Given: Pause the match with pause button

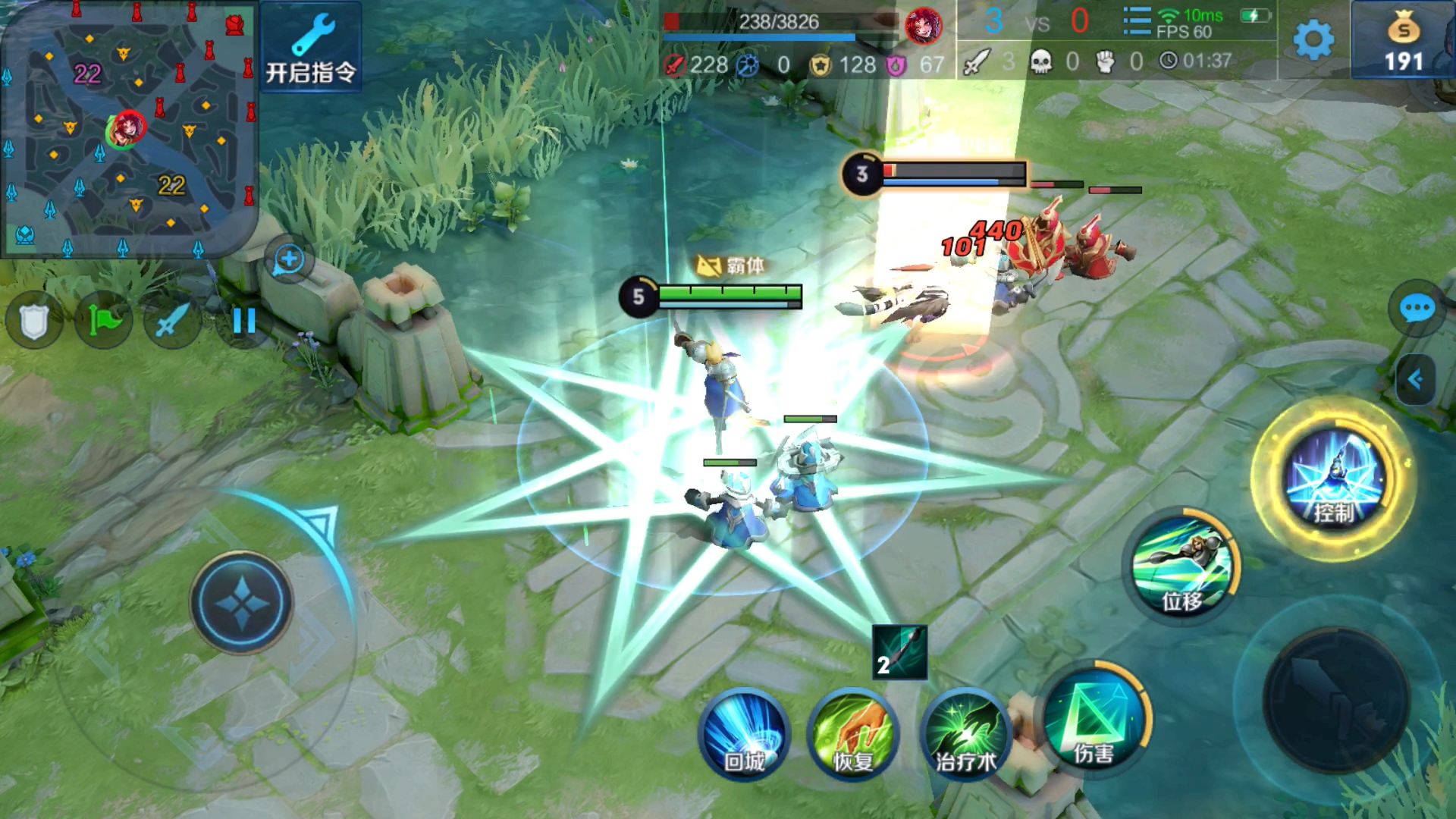Looking at the screenshot, I should click(x=243, y=322).
